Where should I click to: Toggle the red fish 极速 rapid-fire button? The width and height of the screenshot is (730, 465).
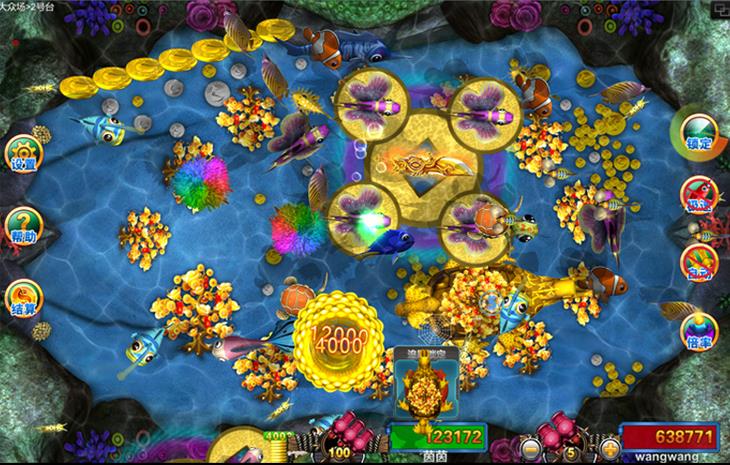coord(699,197)
